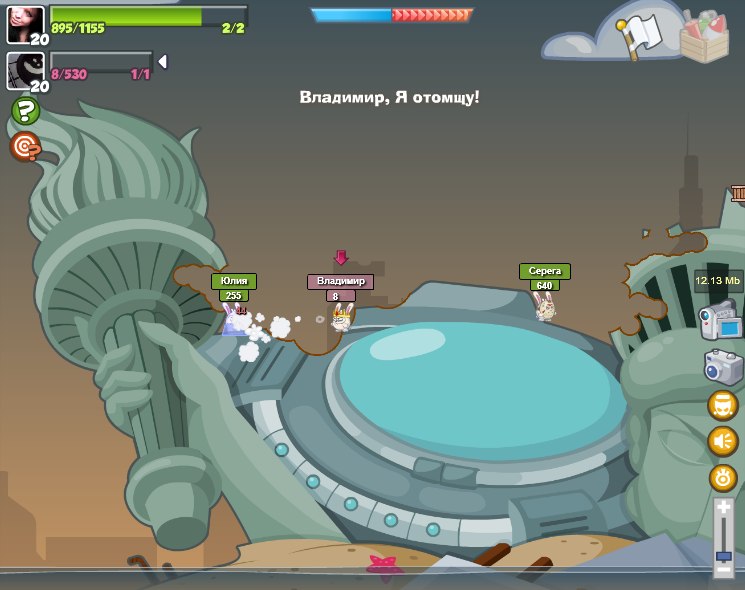
Task: Open the green question mark help button
Action: 25,110
